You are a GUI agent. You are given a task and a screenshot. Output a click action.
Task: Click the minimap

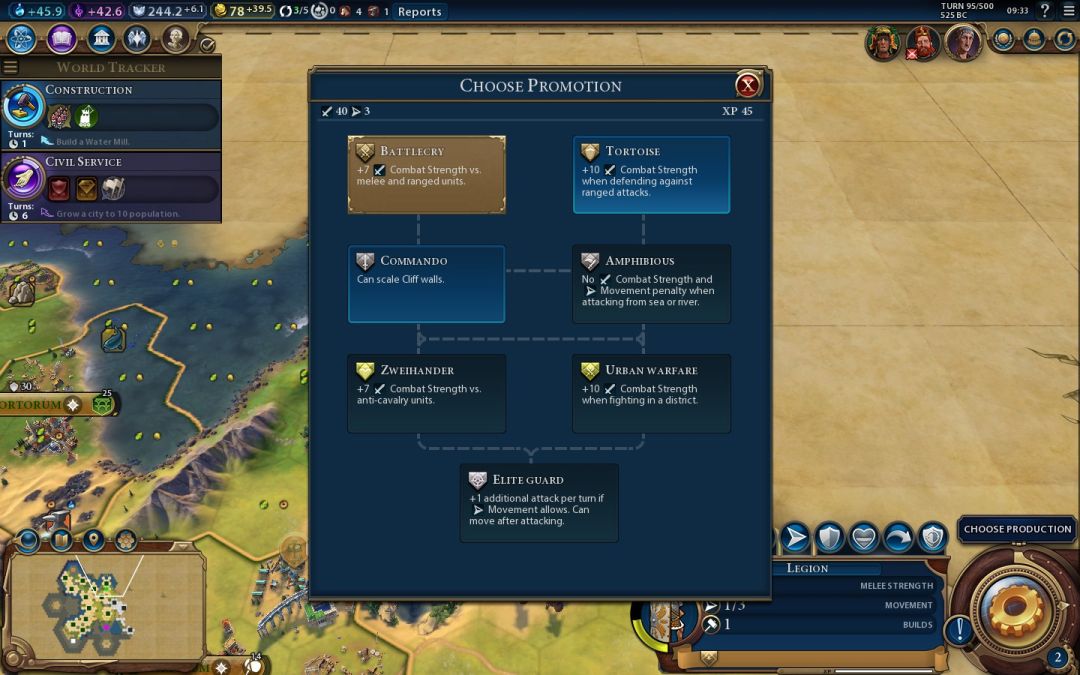pos(103,603)
